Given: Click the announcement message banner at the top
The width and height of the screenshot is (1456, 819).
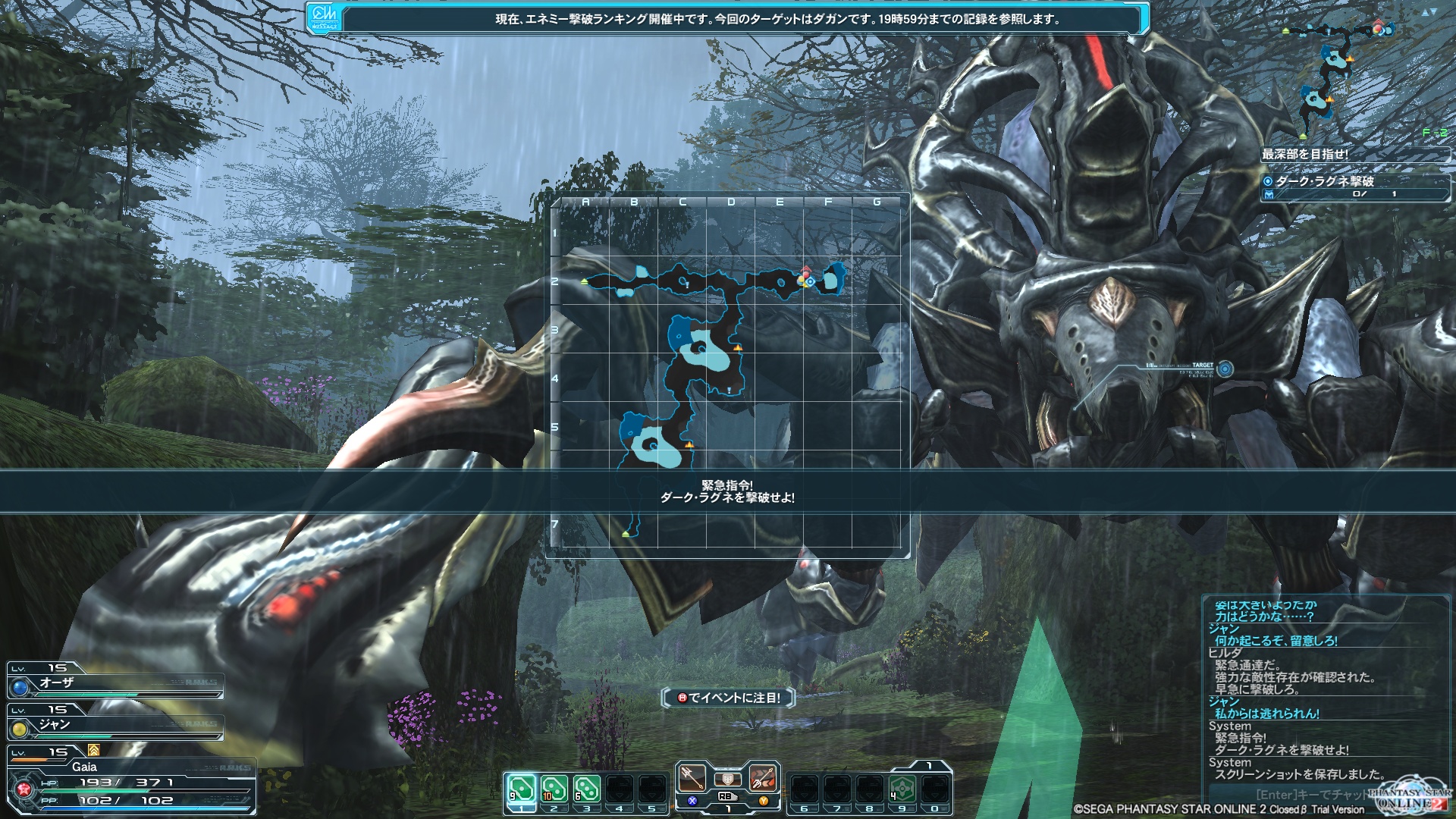Looking at the screenshot, I should (x=728, y=19).
